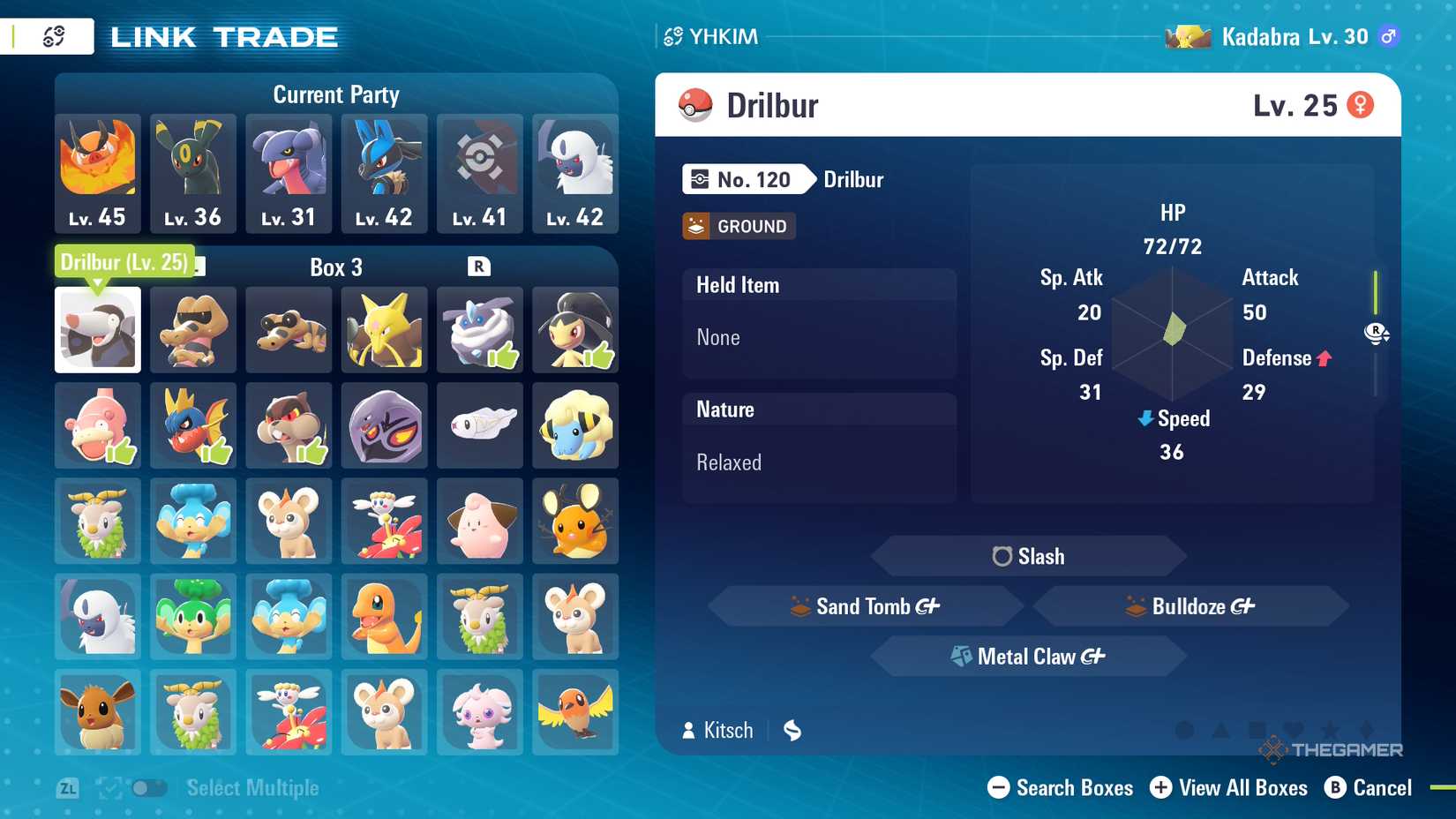The width and height of the screenshot is (1456, 819).
Task: Select Charmander in Box 3
Action: click(384, 616)
